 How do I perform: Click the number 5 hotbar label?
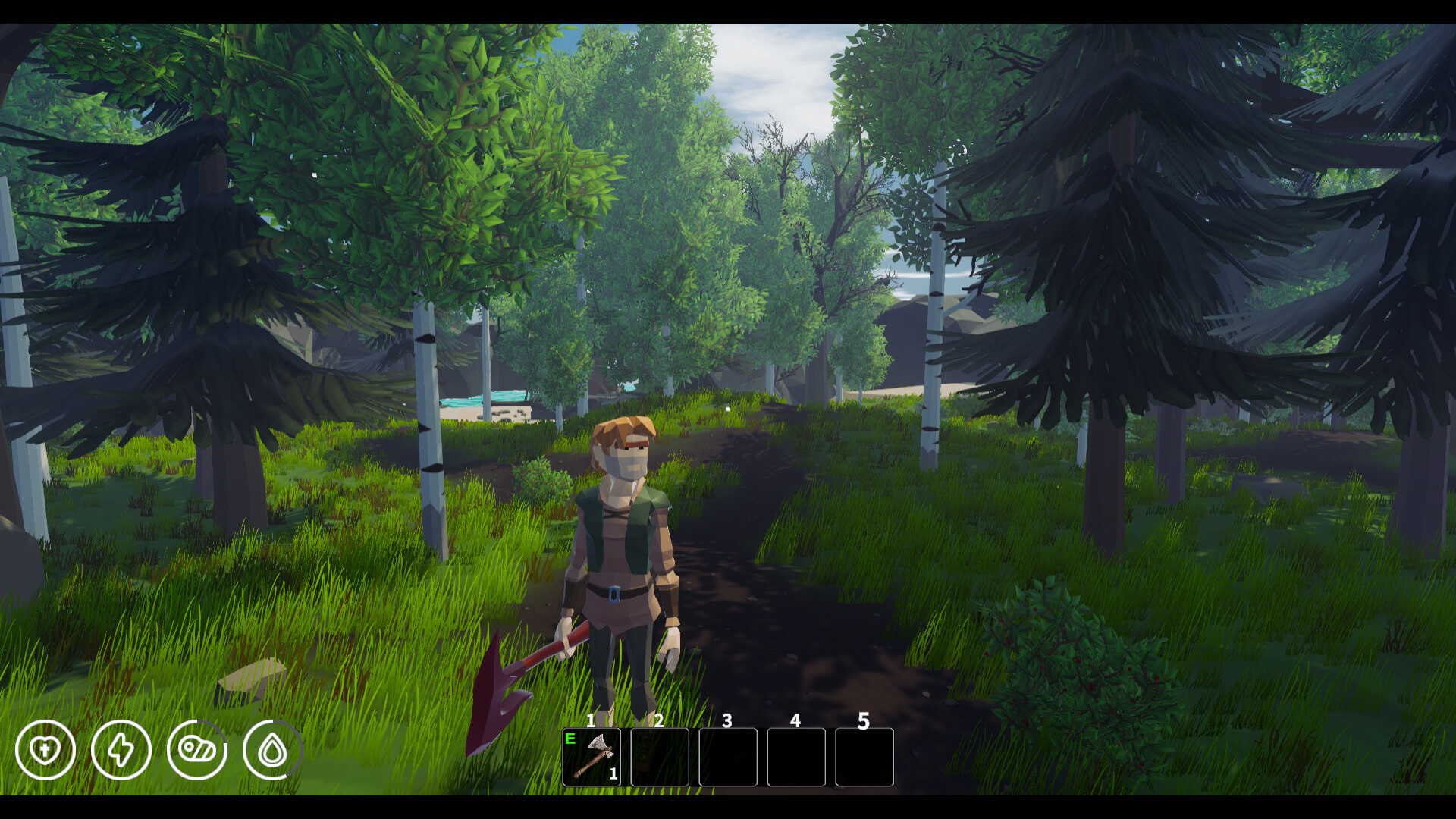(x=864, y=720)
